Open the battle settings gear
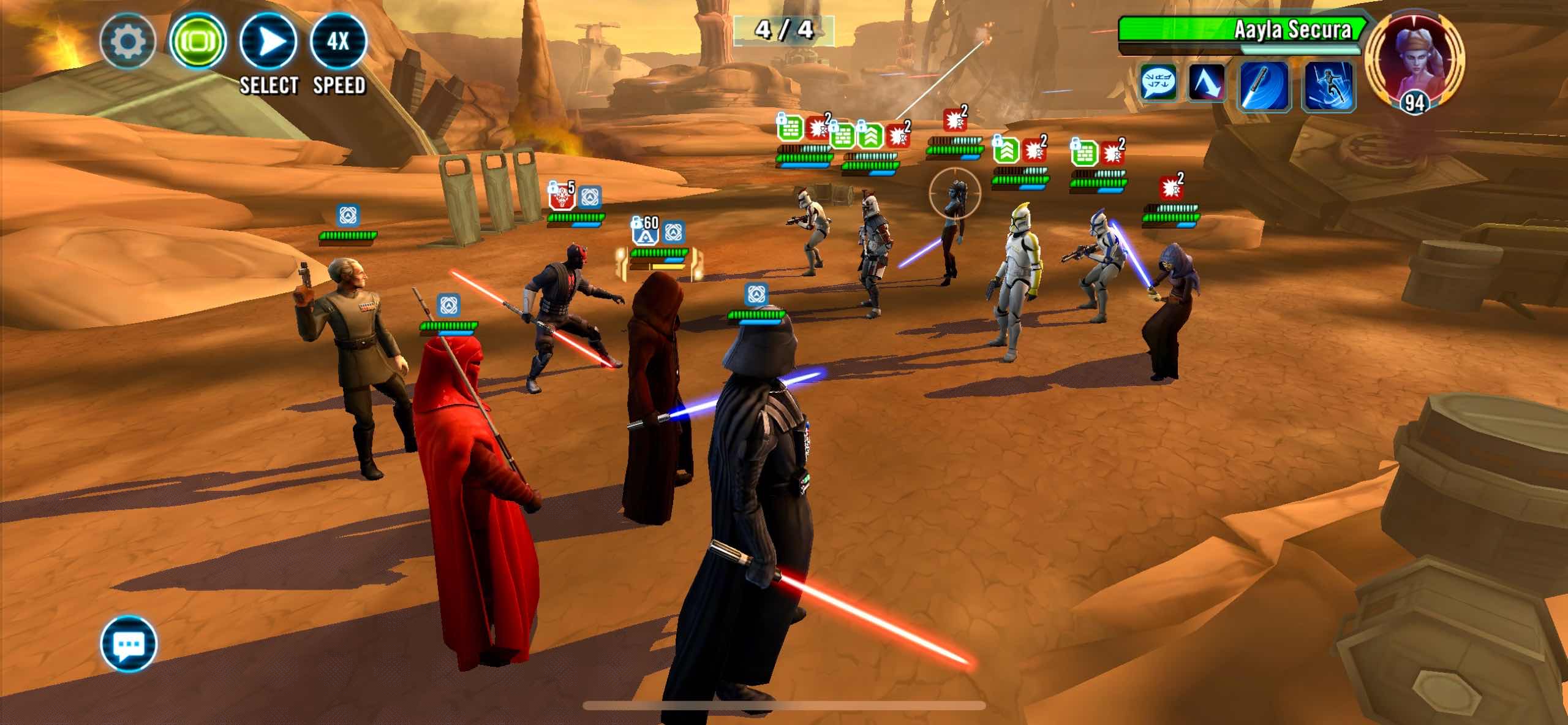Screen dimensions: 1568x725 (x=127, y=42)
